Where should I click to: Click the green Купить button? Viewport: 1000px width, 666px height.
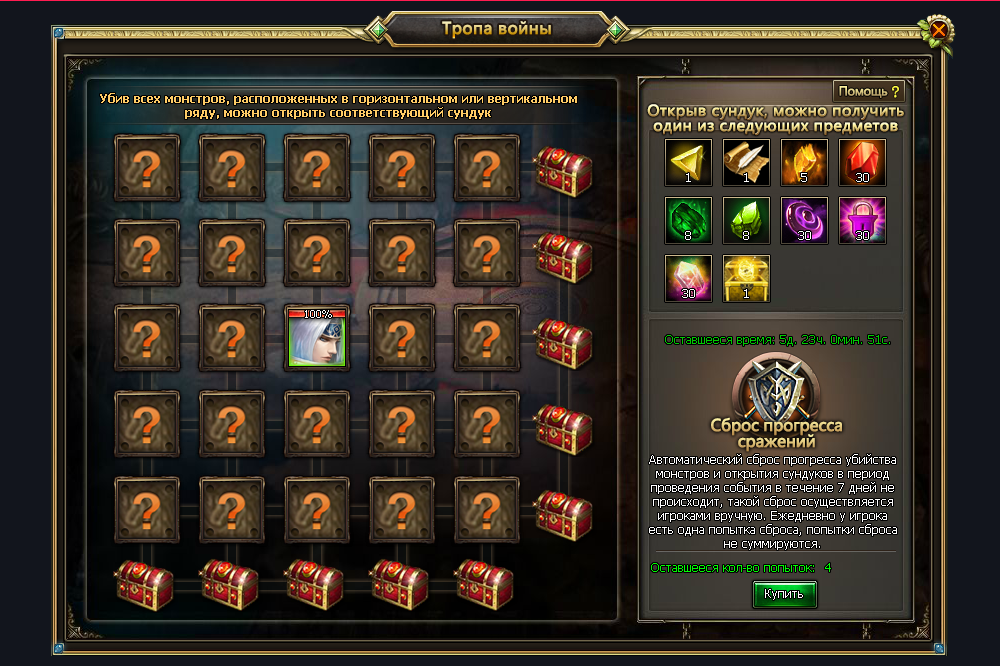[784, 594]
